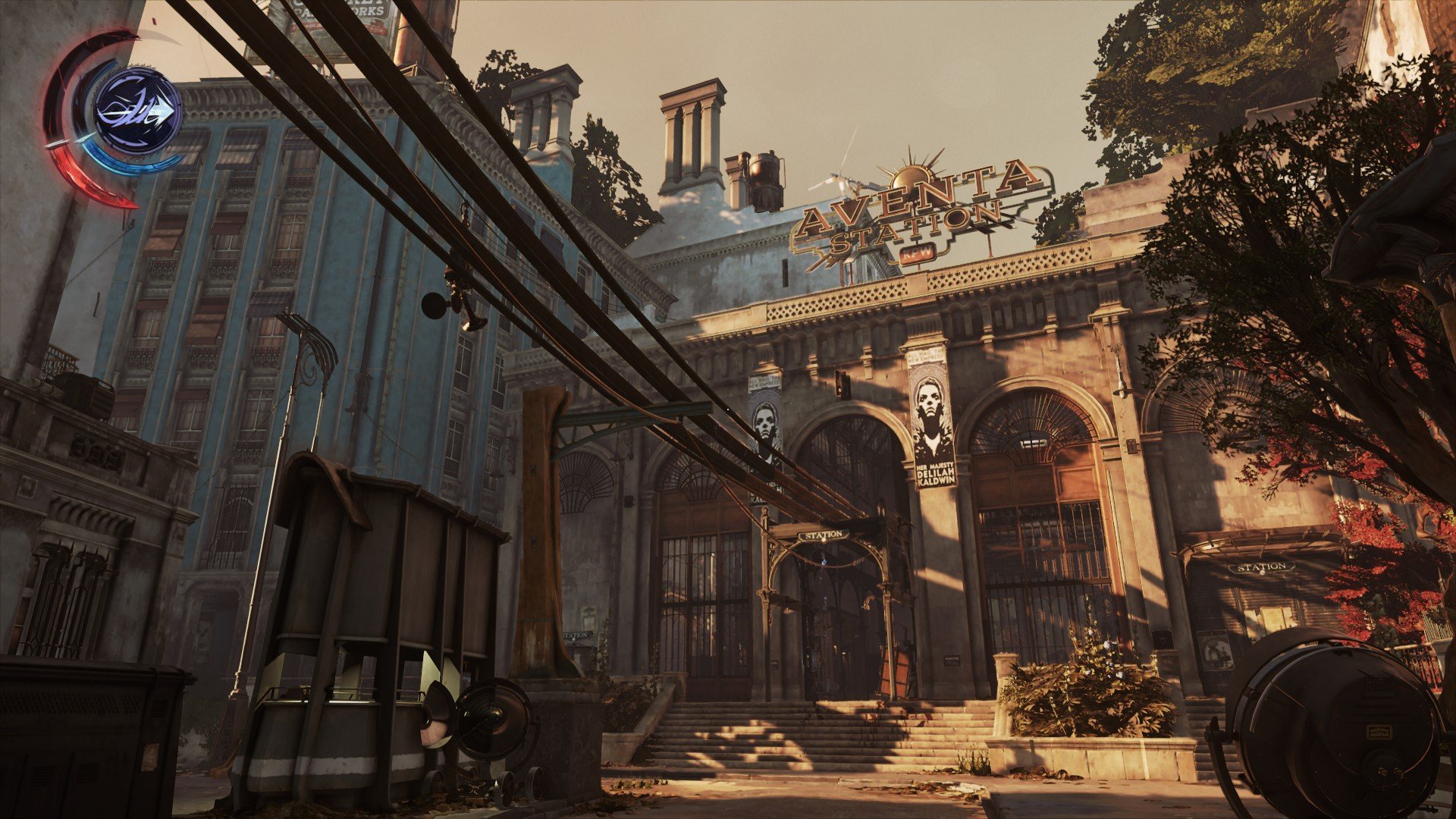The height and width of the screenshot is (819, 1456).
Task: Toggle the traffic light above the archway
Action: tap(839, 384)
